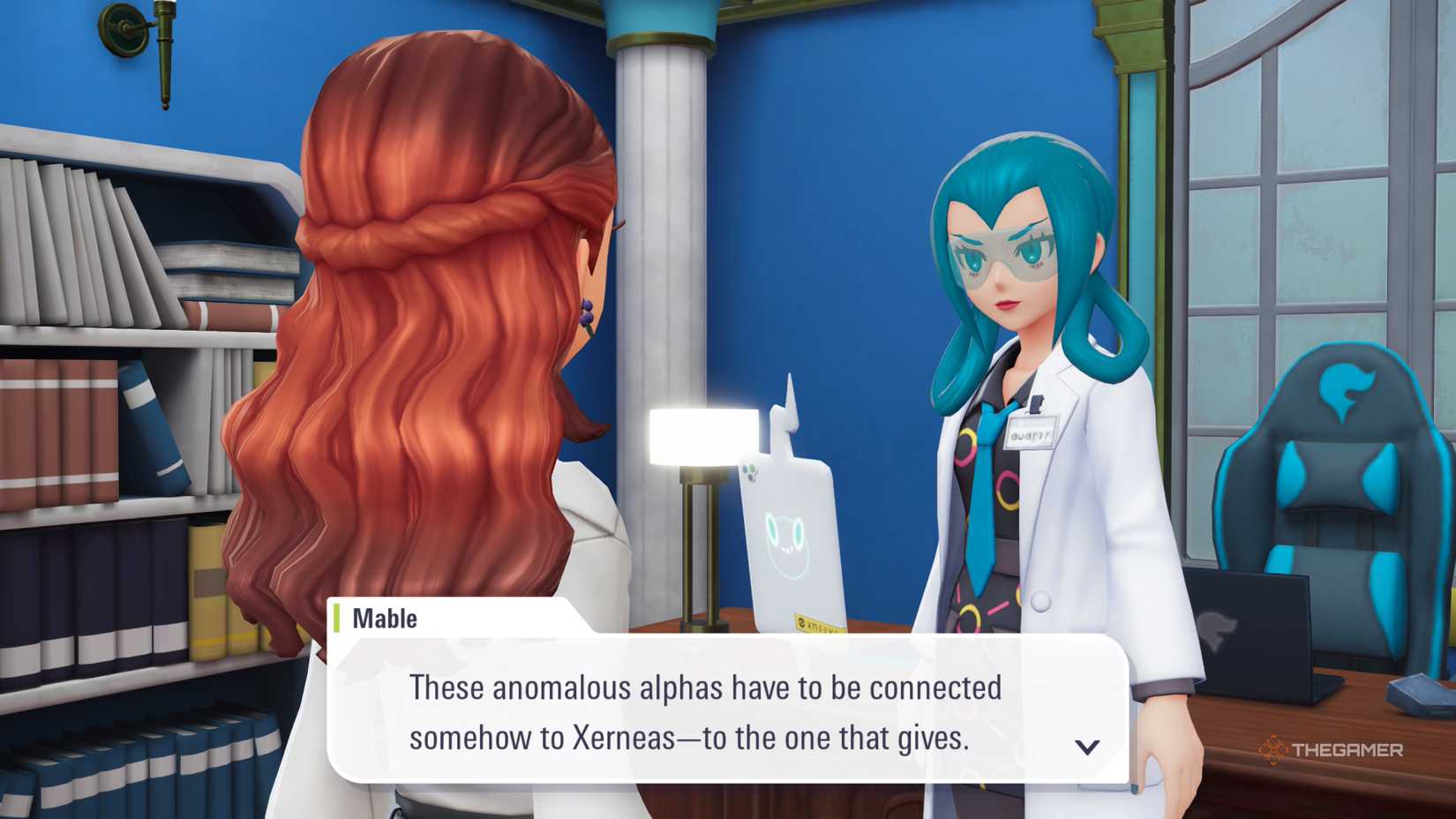Click the dialogue advance chevron arrow
The height and width of the screenshot is (819, 1456).
coord(1087,746)
